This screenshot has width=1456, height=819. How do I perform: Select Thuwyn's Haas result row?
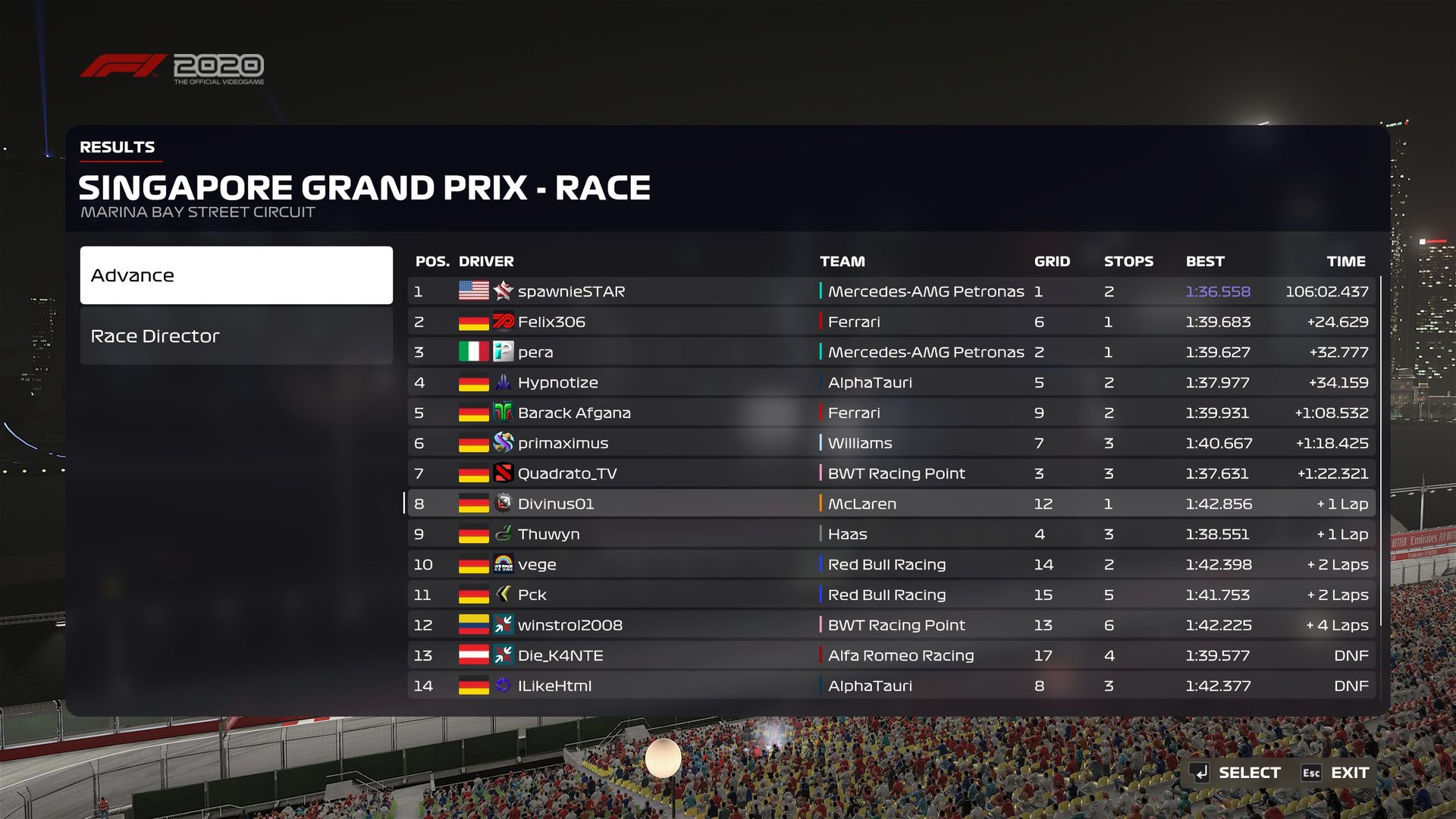(x=891, y=534)
